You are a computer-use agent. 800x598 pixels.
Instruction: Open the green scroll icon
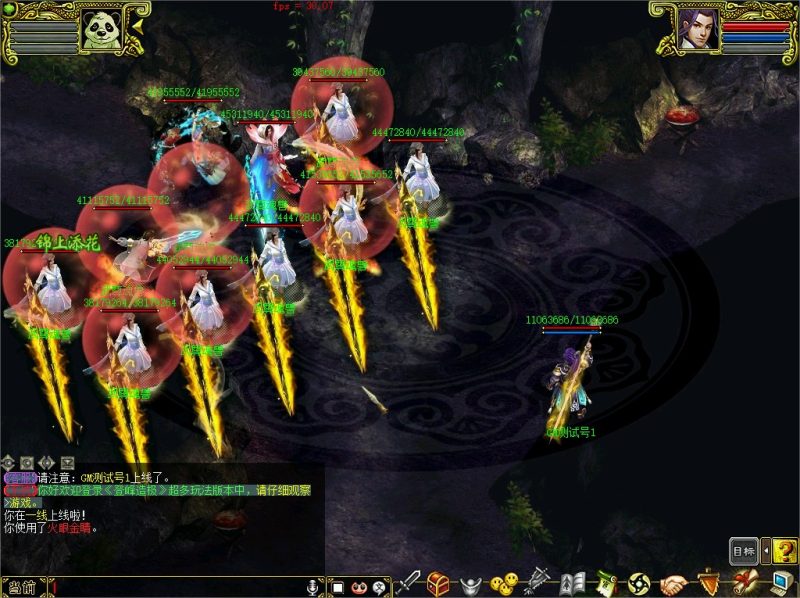pyautogui.click(x=605, y=583)
